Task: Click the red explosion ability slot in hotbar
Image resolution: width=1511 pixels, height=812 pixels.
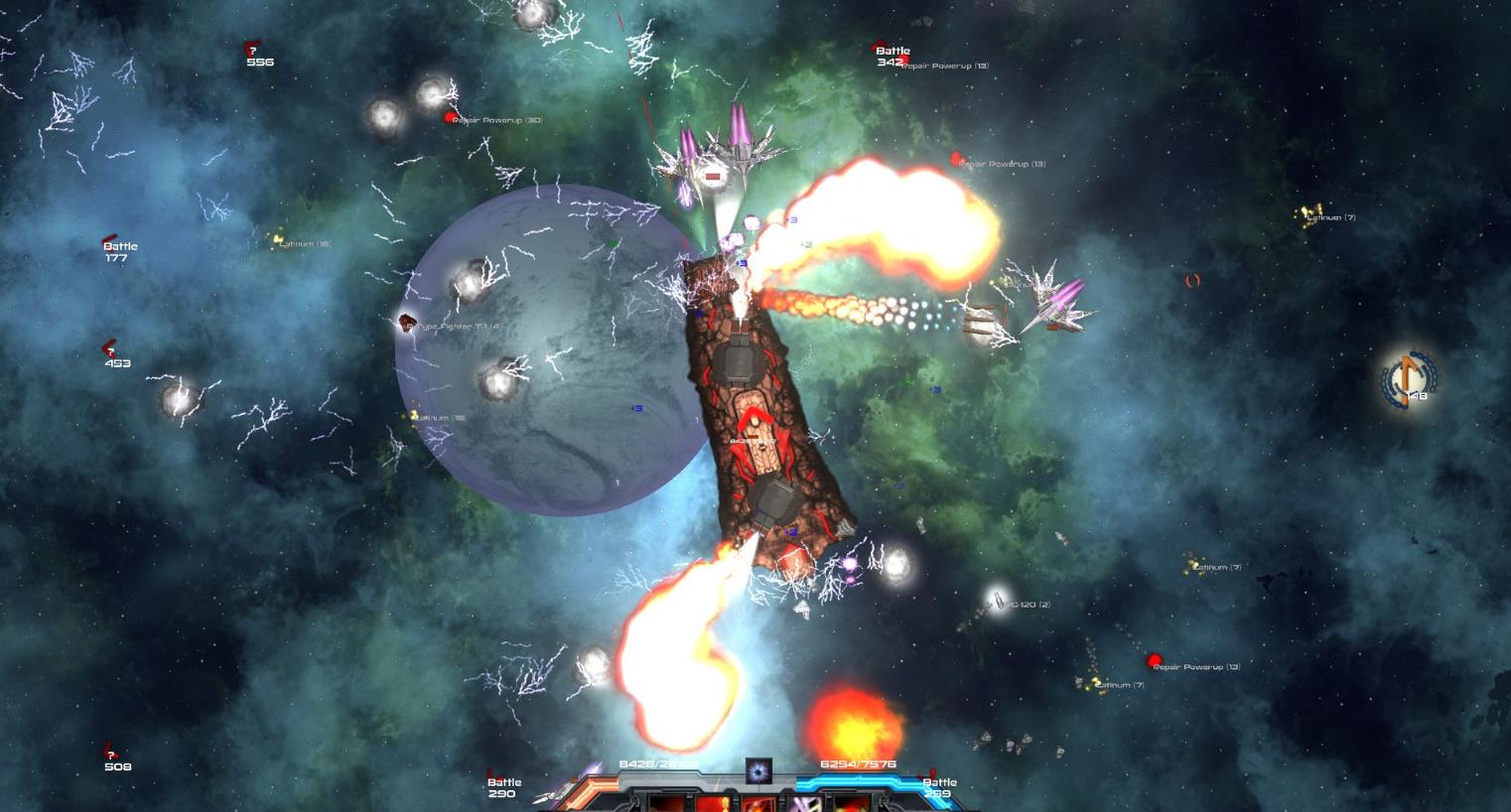Action: (757, 806)
